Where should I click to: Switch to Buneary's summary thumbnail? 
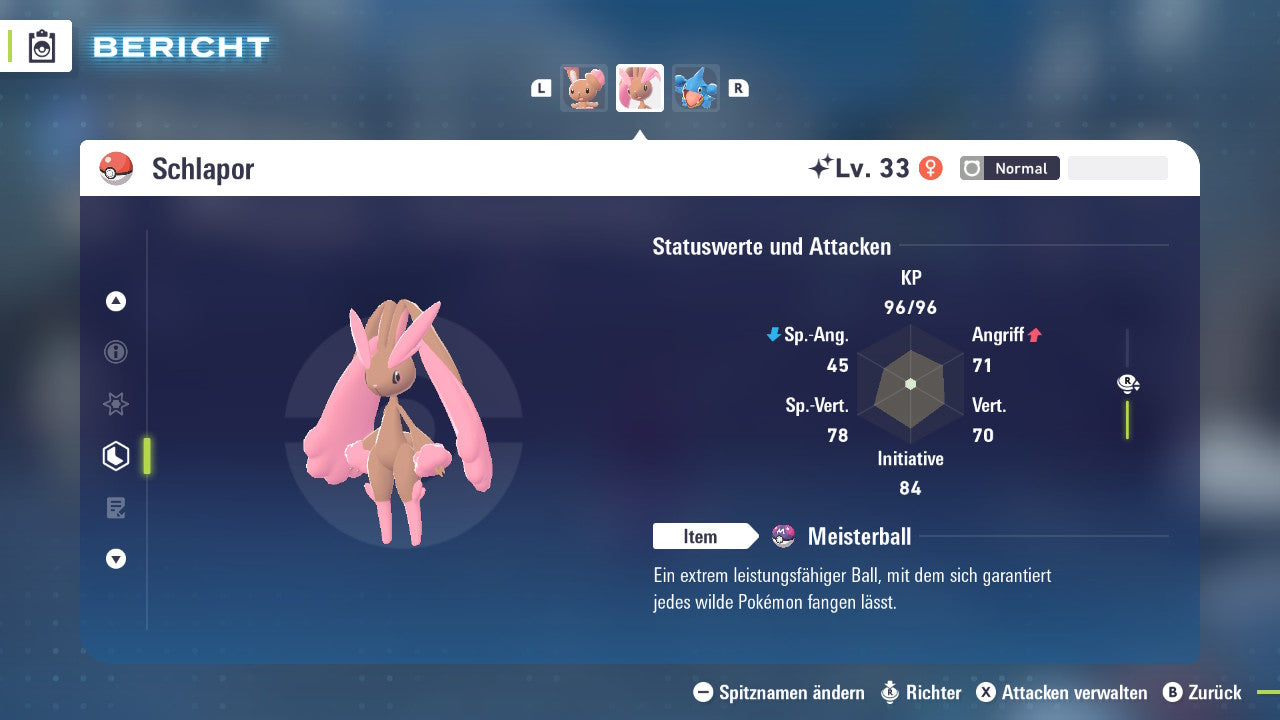point(583,88)
